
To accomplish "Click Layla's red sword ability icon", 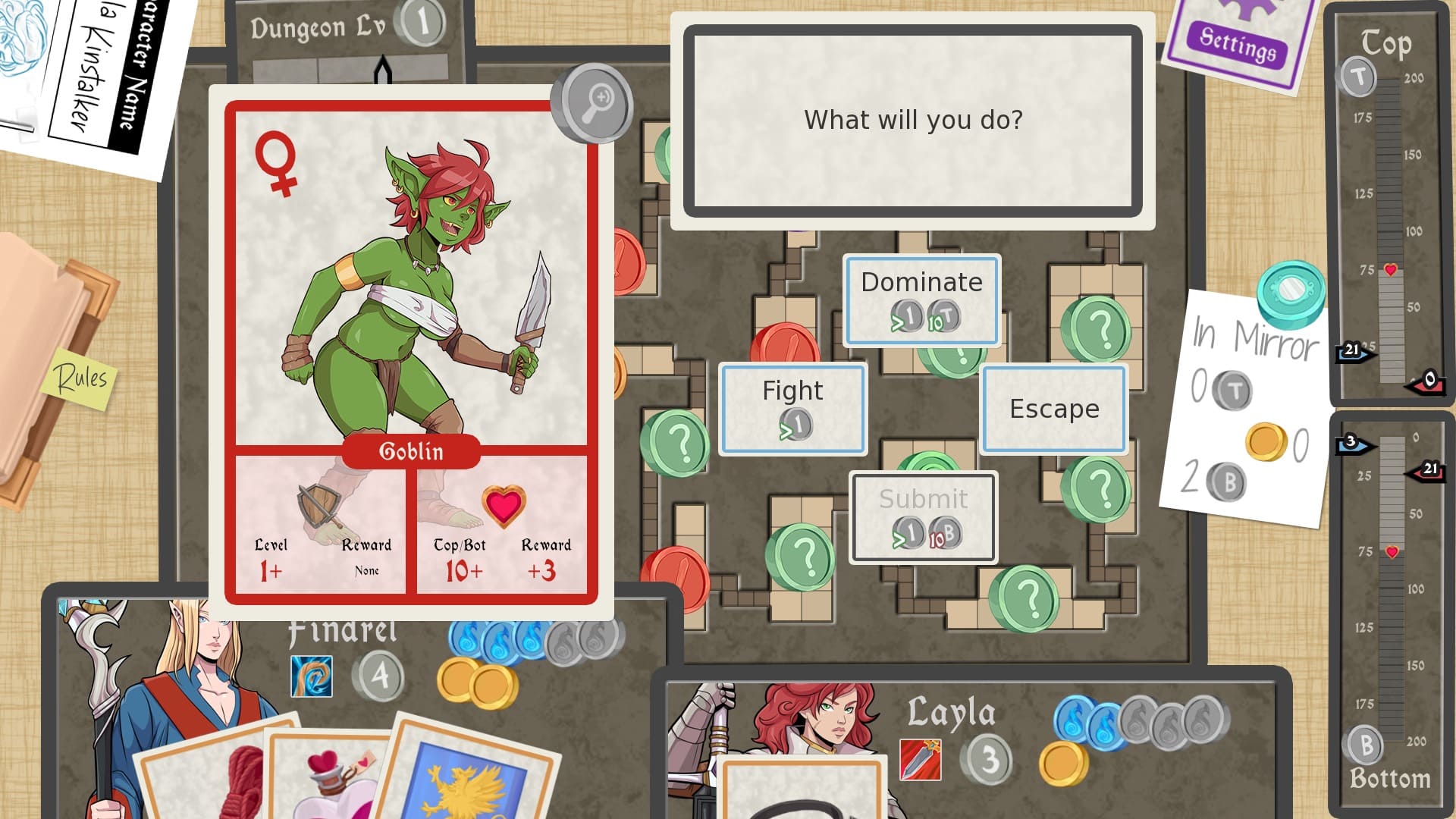I will (920, 760).
